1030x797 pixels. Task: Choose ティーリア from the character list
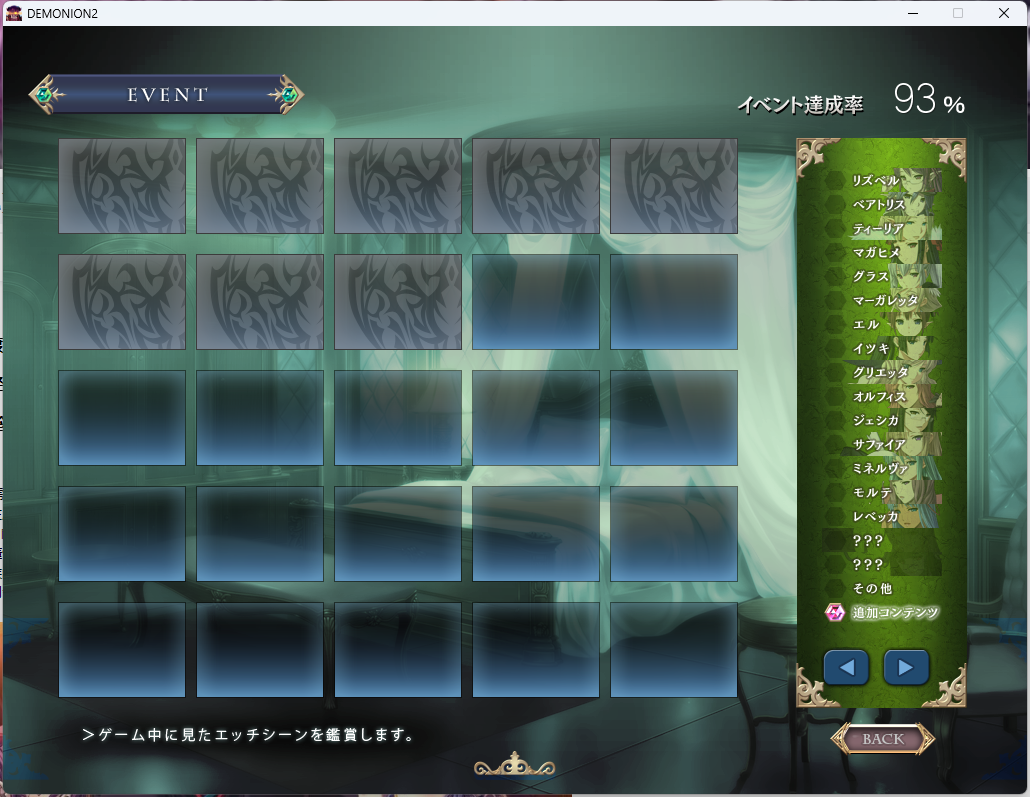[879, 229]
